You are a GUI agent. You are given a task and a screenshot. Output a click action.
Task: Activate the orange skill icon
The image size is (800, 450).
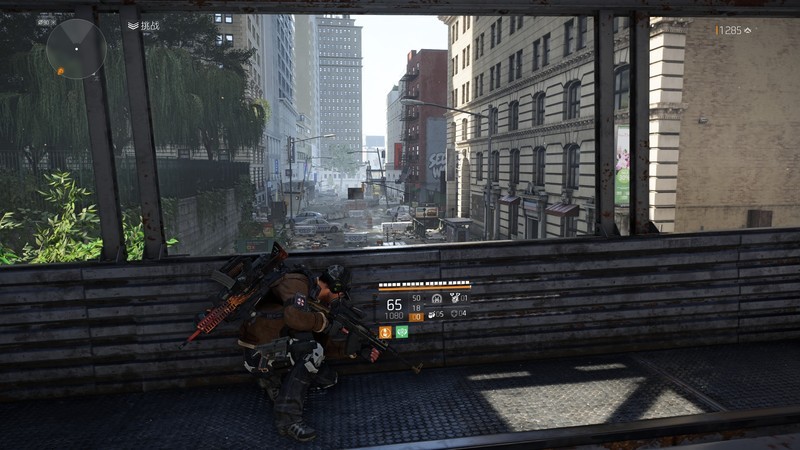tap(385, 332)
